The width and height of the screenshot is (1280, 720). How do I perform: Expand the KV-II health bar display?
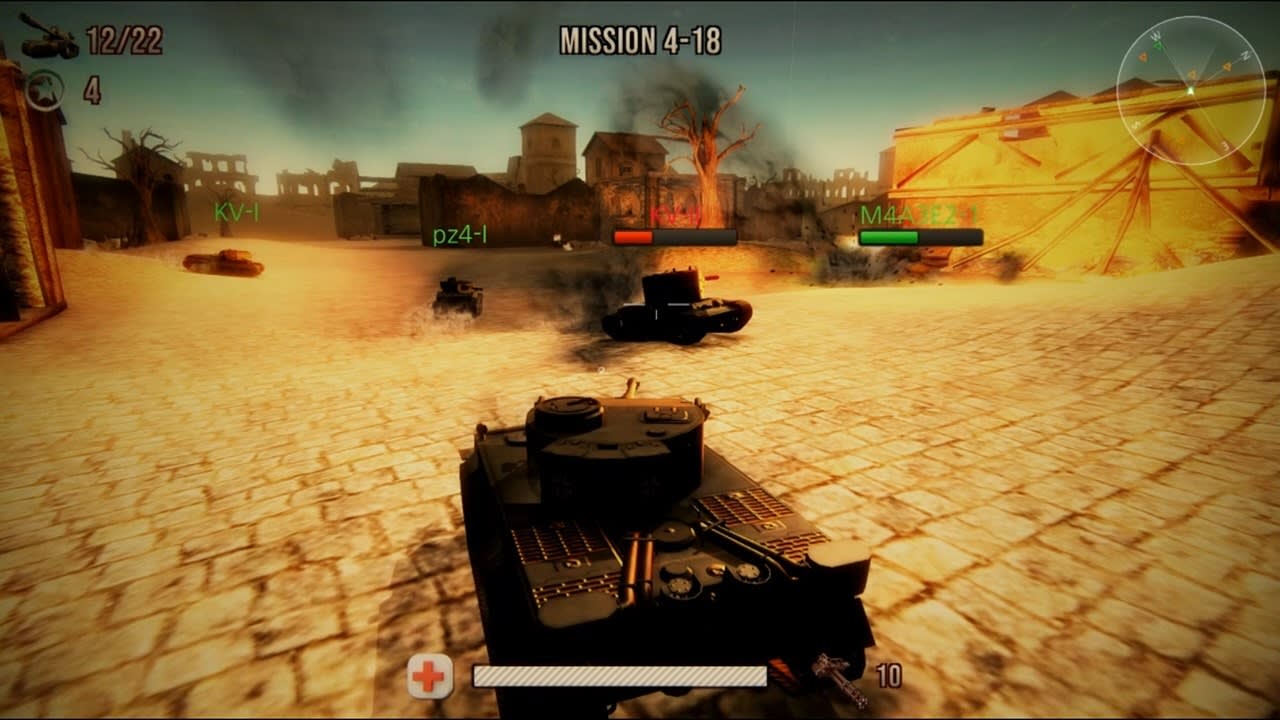[675, 237]
